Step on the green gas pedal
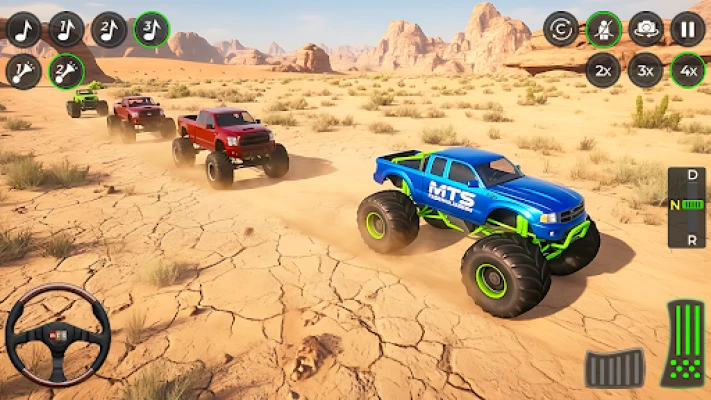Viewport: 711px width, 400px height. [x=682, y=343]
